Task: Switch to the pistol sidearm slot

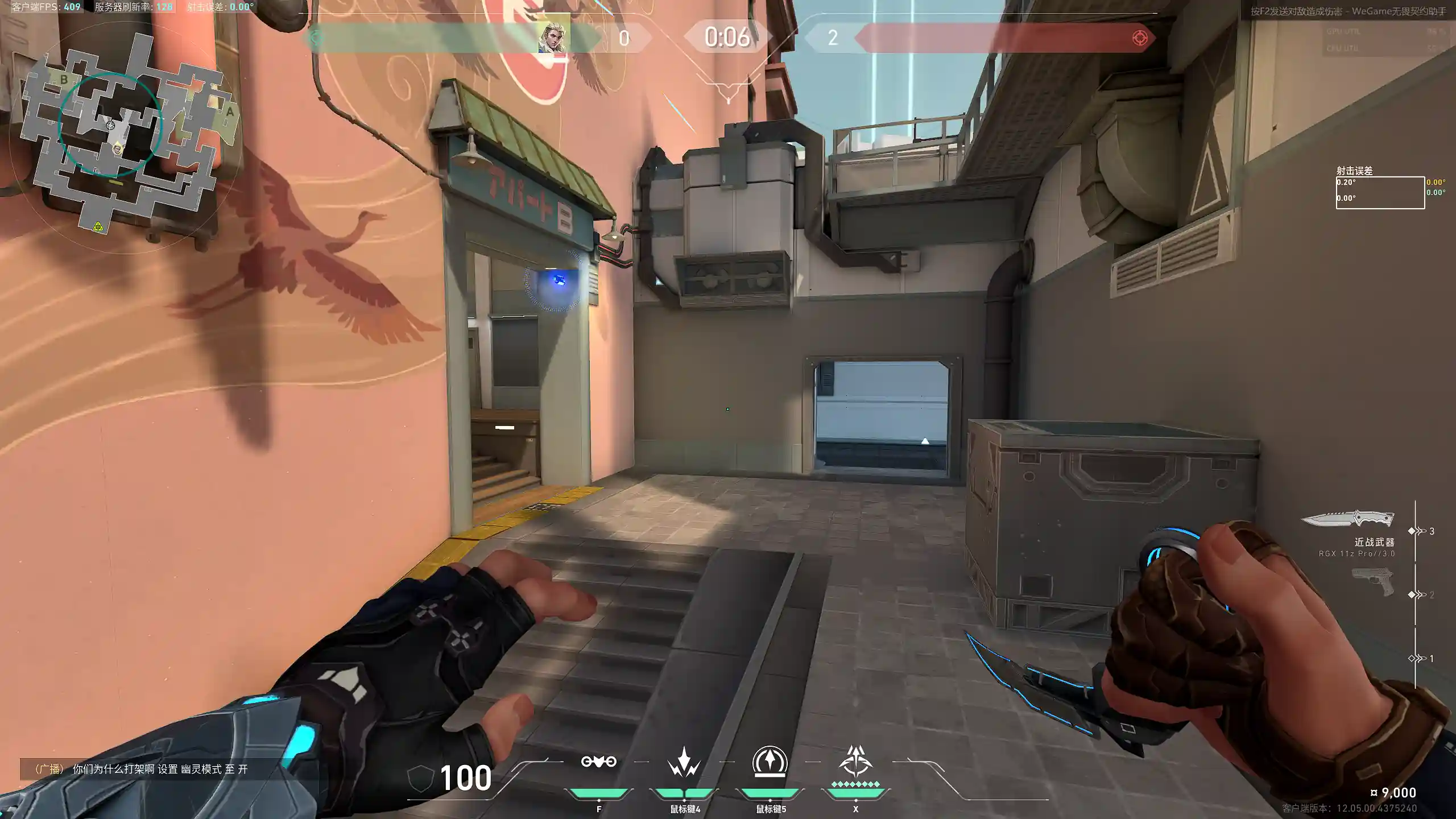Action: pos(1372,582)
